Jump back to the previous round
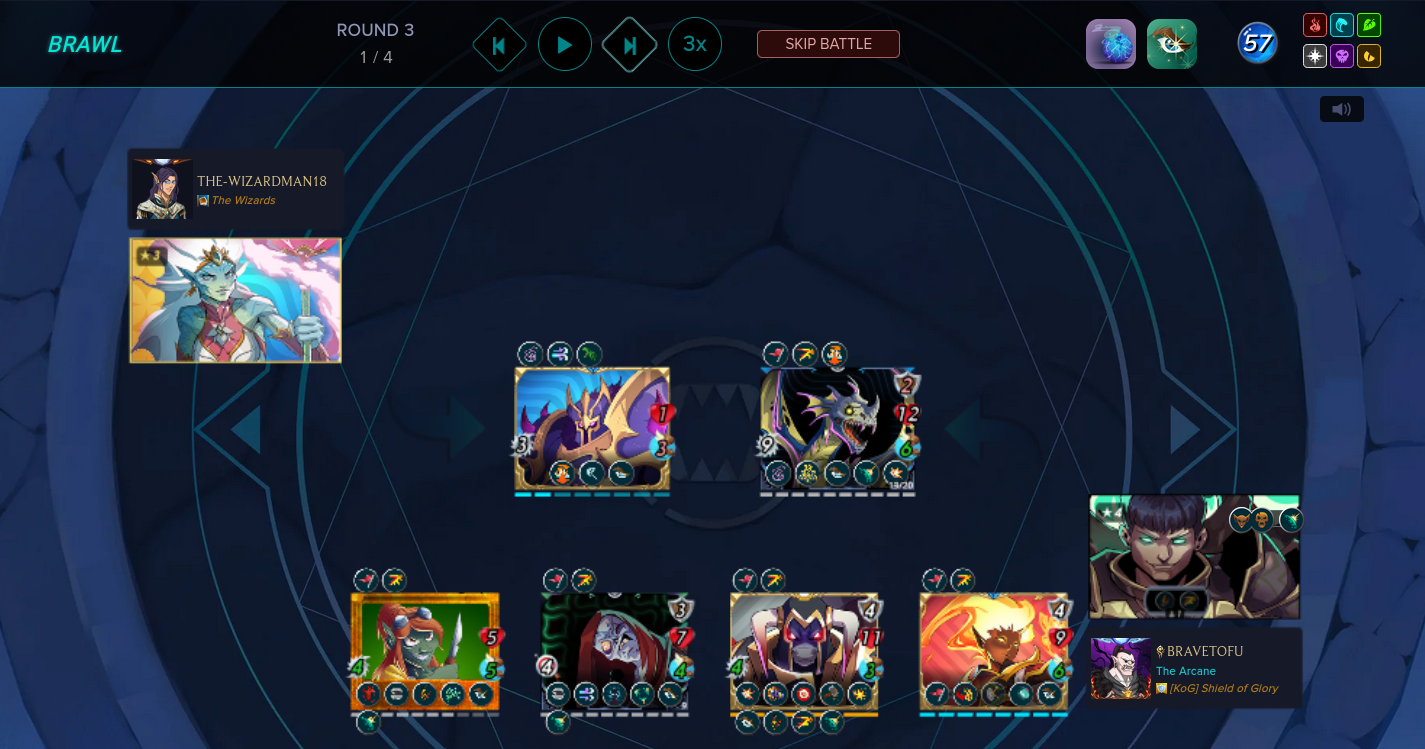Screen dimensions: 1425x749 pyautogui.click(x=499, y=45)
